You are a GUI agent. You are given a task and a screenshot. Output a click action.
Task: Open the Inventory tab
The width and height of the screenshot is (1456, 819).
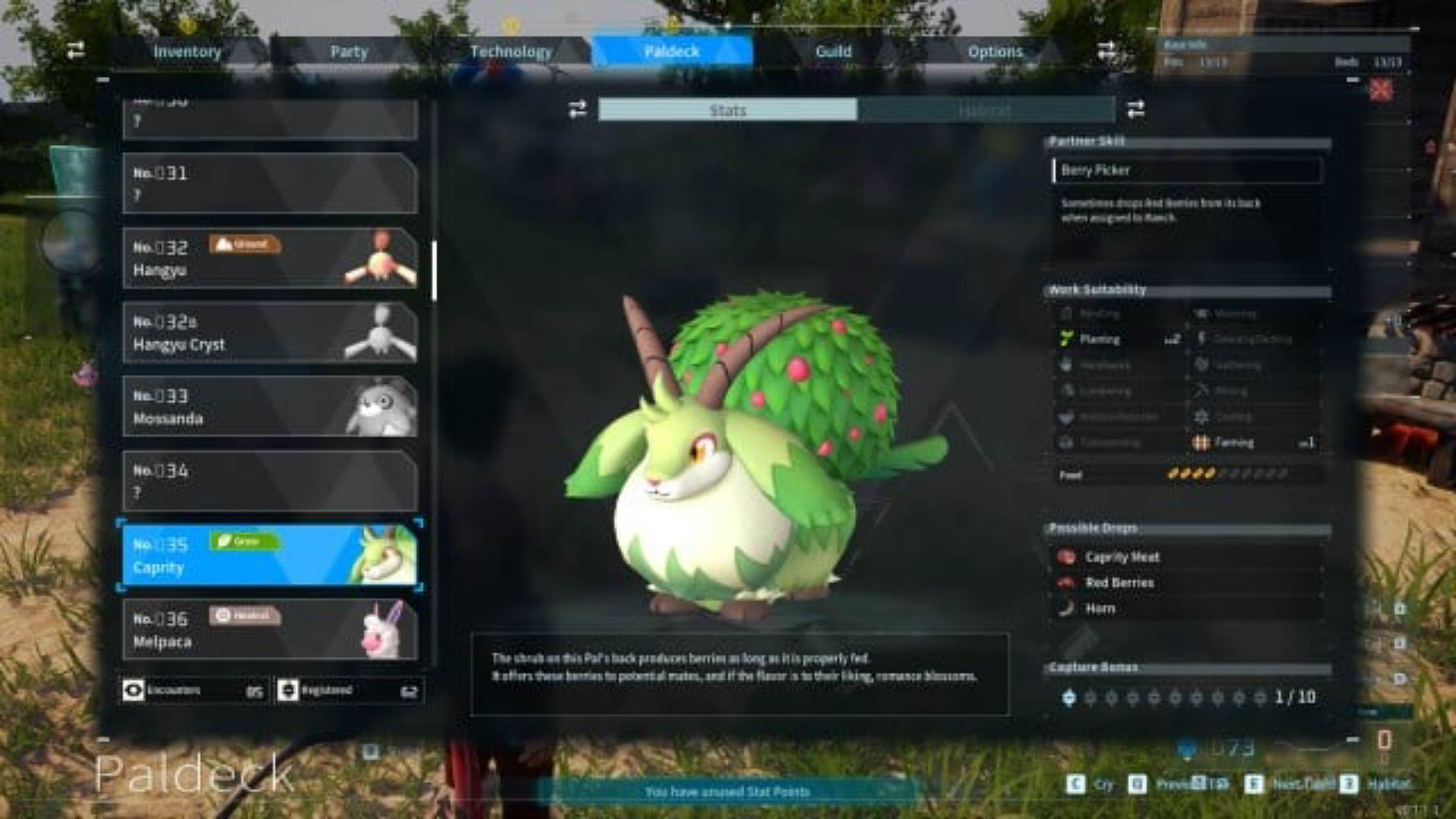187,52
